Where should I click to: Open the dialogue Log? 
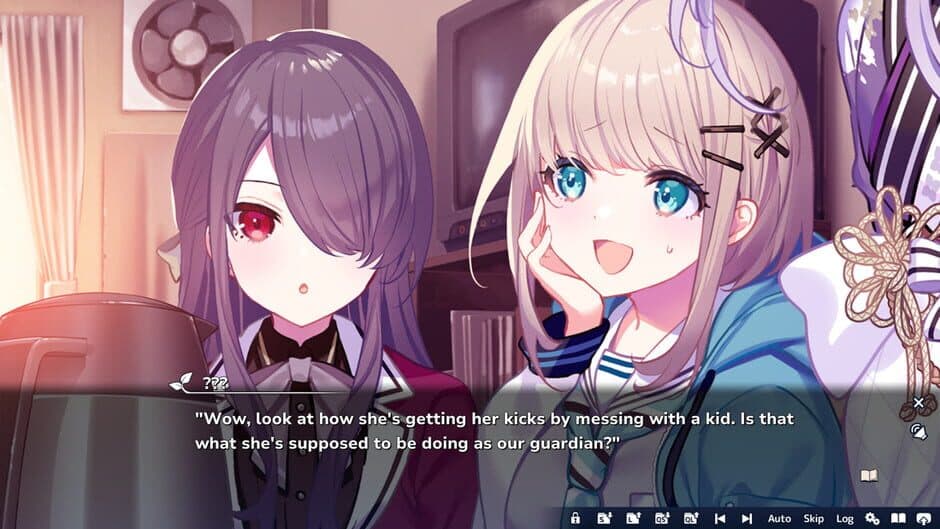click(x=845, y=518)
